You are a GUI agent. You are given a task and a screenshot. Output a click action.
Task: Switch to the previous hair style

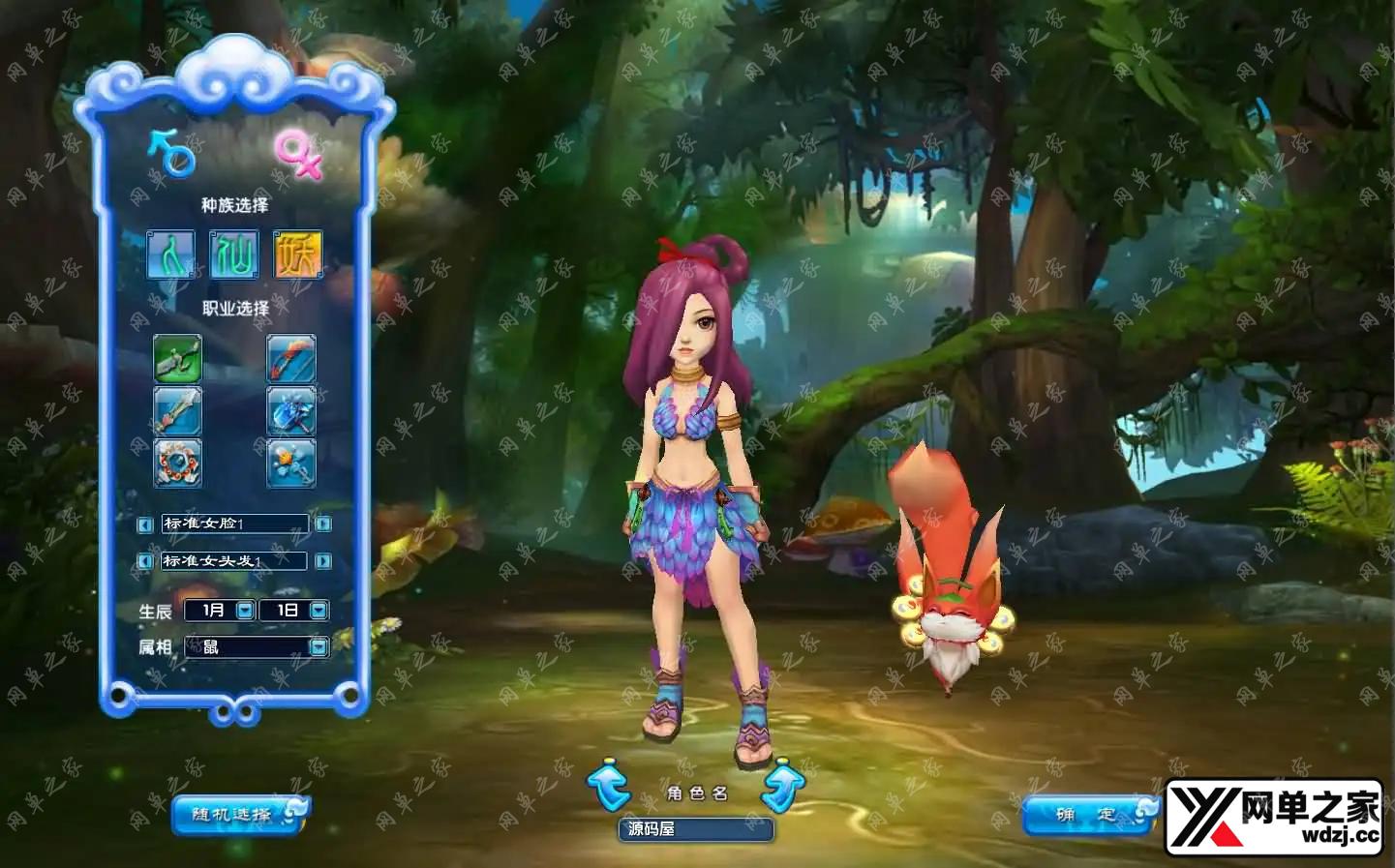pyautogui.click(x=145, y=561)
